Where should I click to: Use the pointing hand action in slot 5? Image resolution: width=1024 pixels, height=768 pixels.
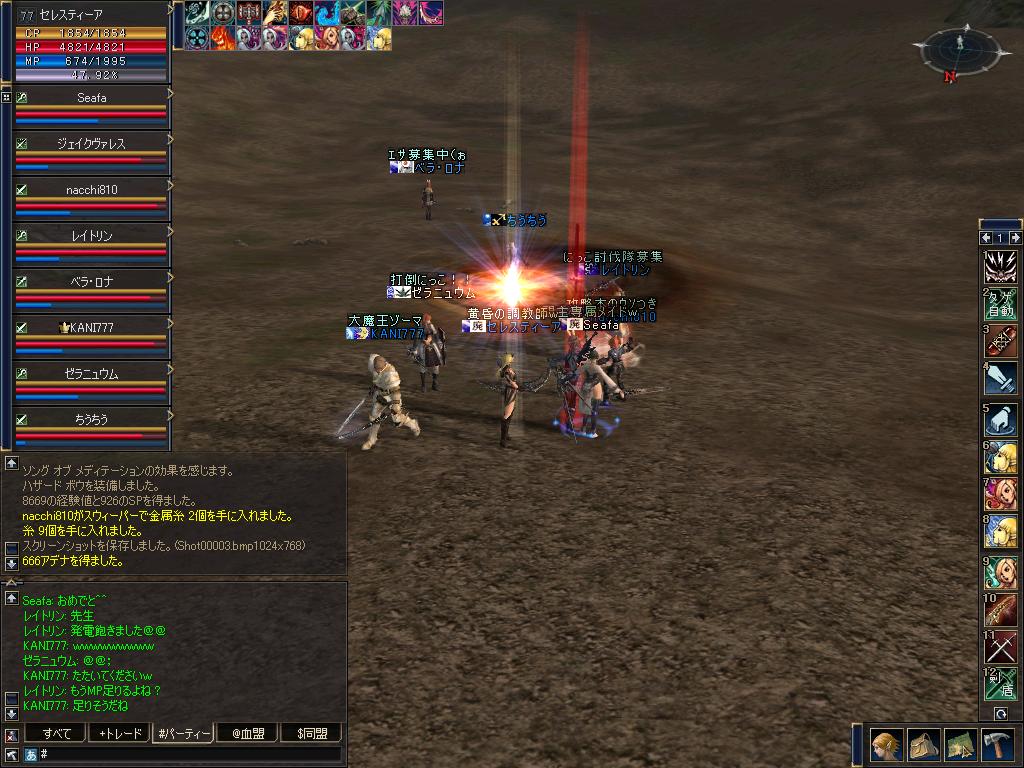(x=1001, y=418)
